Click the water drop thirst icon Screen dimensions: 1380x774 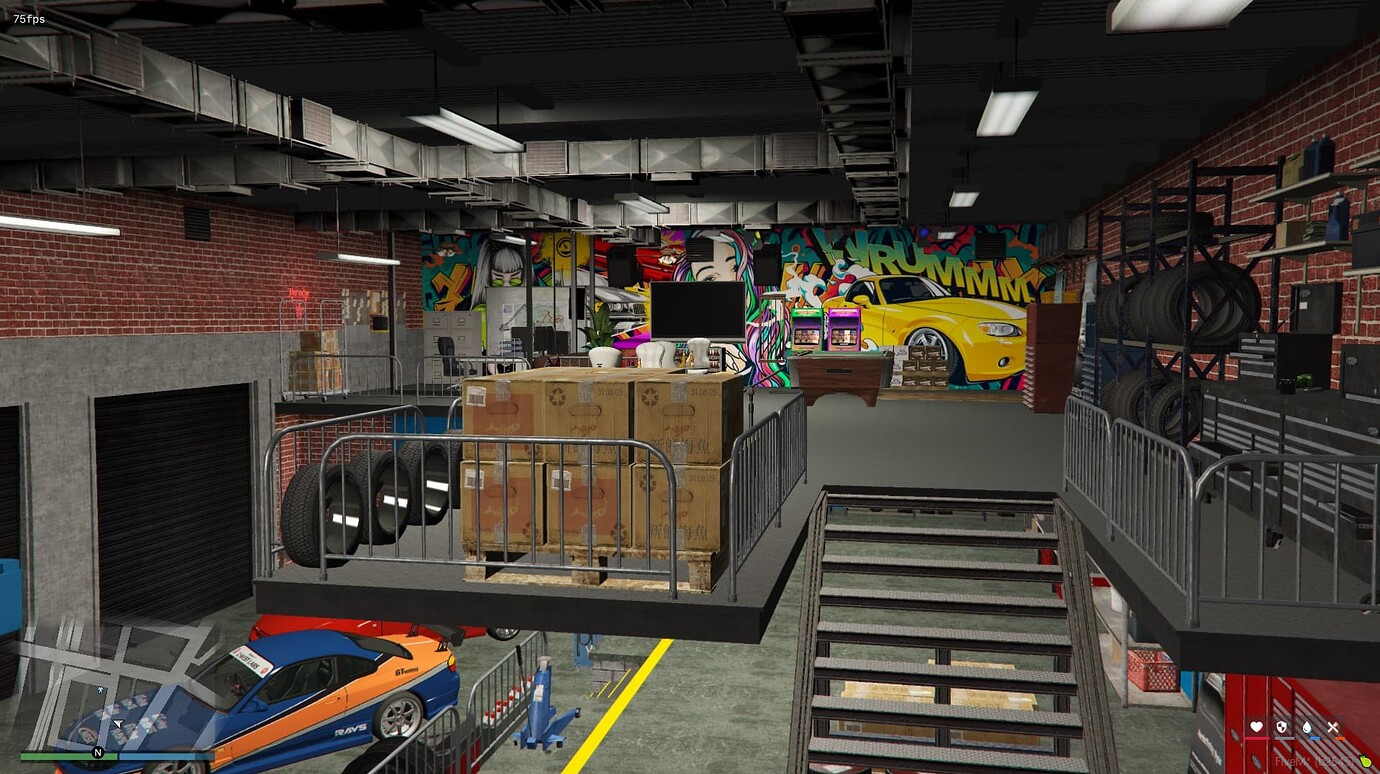tap(1306, 726)
